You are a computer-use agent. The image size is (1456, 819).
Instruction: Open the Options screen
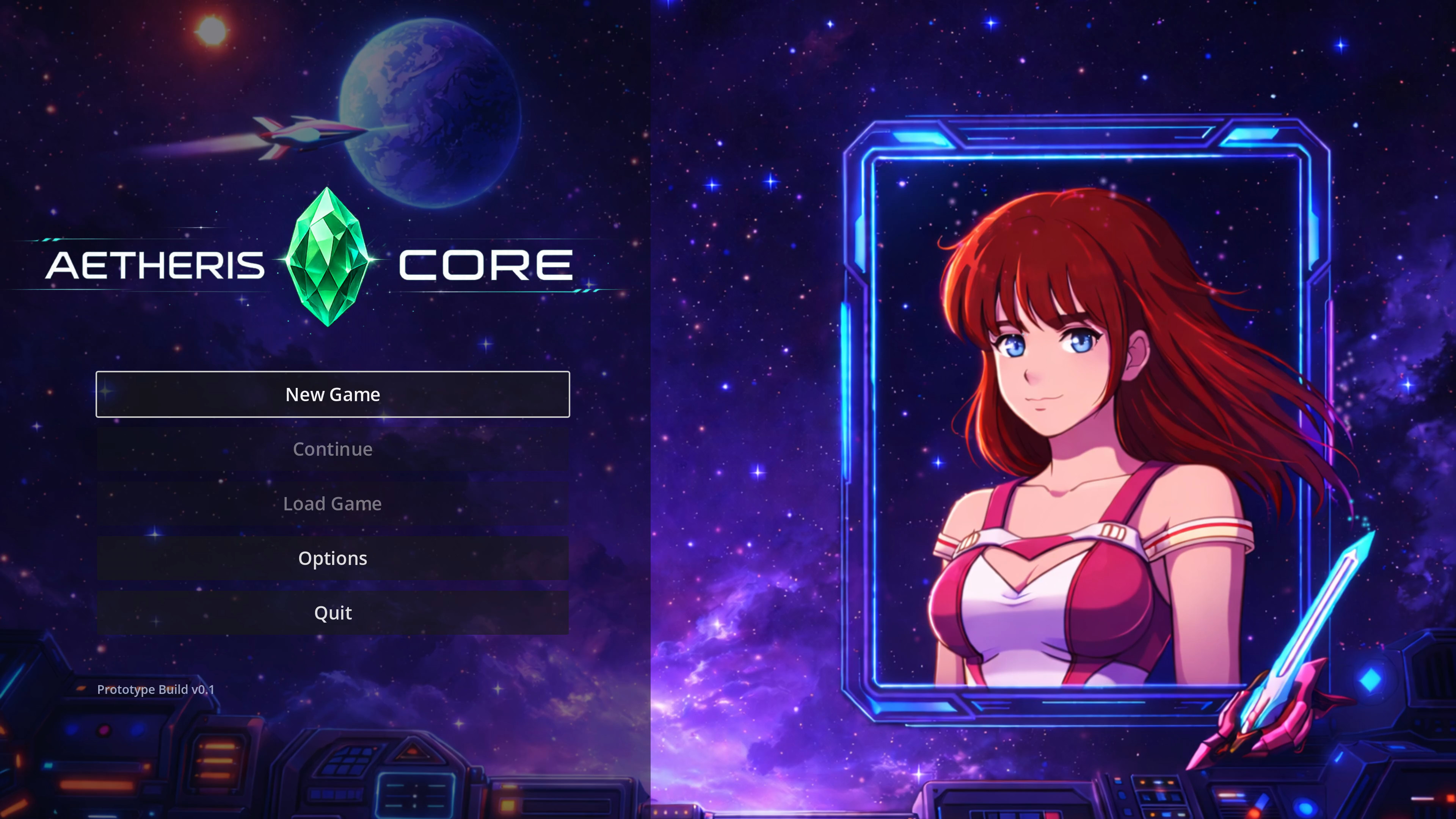coord(333,558)
